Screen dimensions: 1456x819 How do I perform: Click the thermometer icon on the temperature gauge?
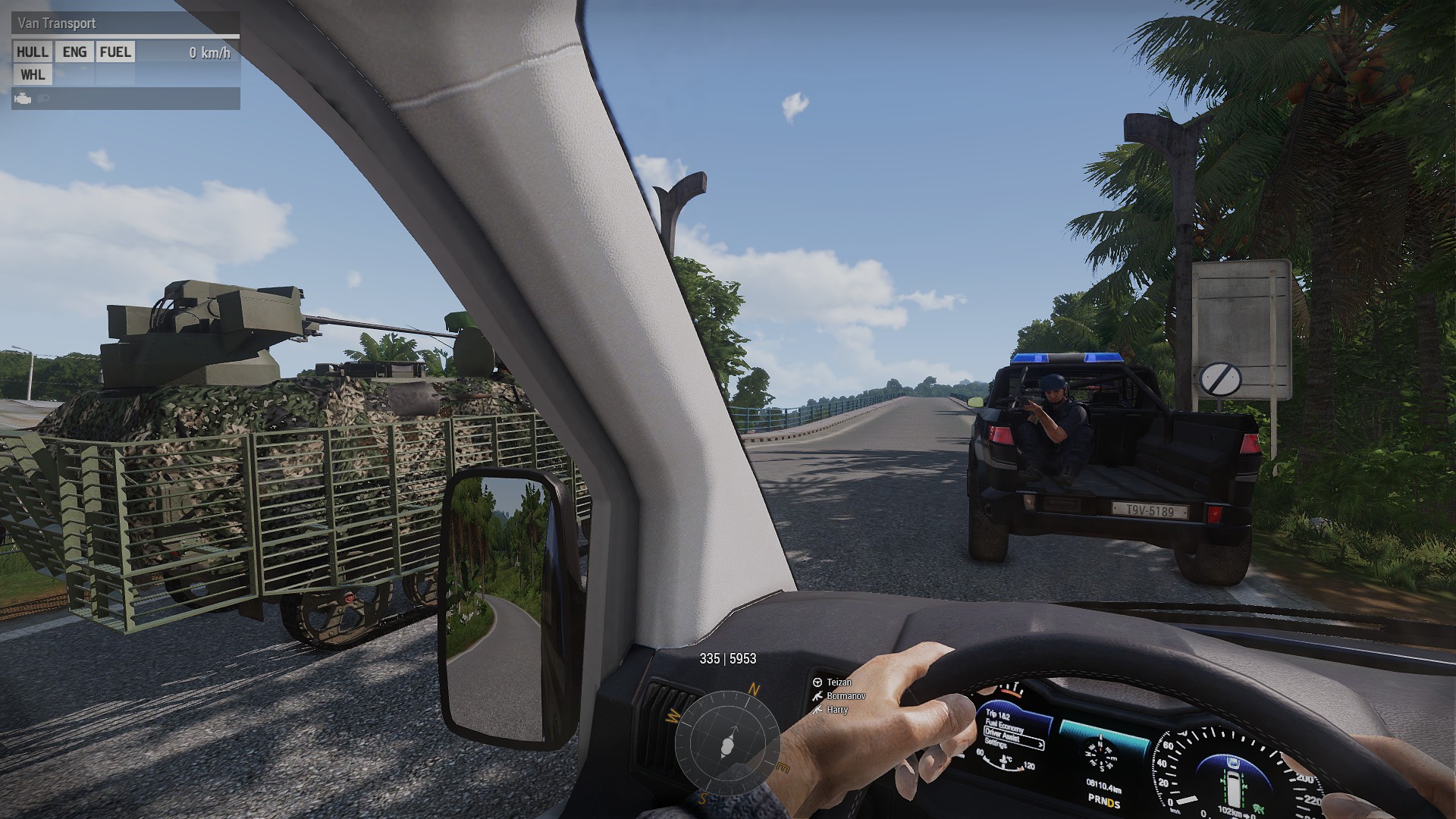(1003, 760)
